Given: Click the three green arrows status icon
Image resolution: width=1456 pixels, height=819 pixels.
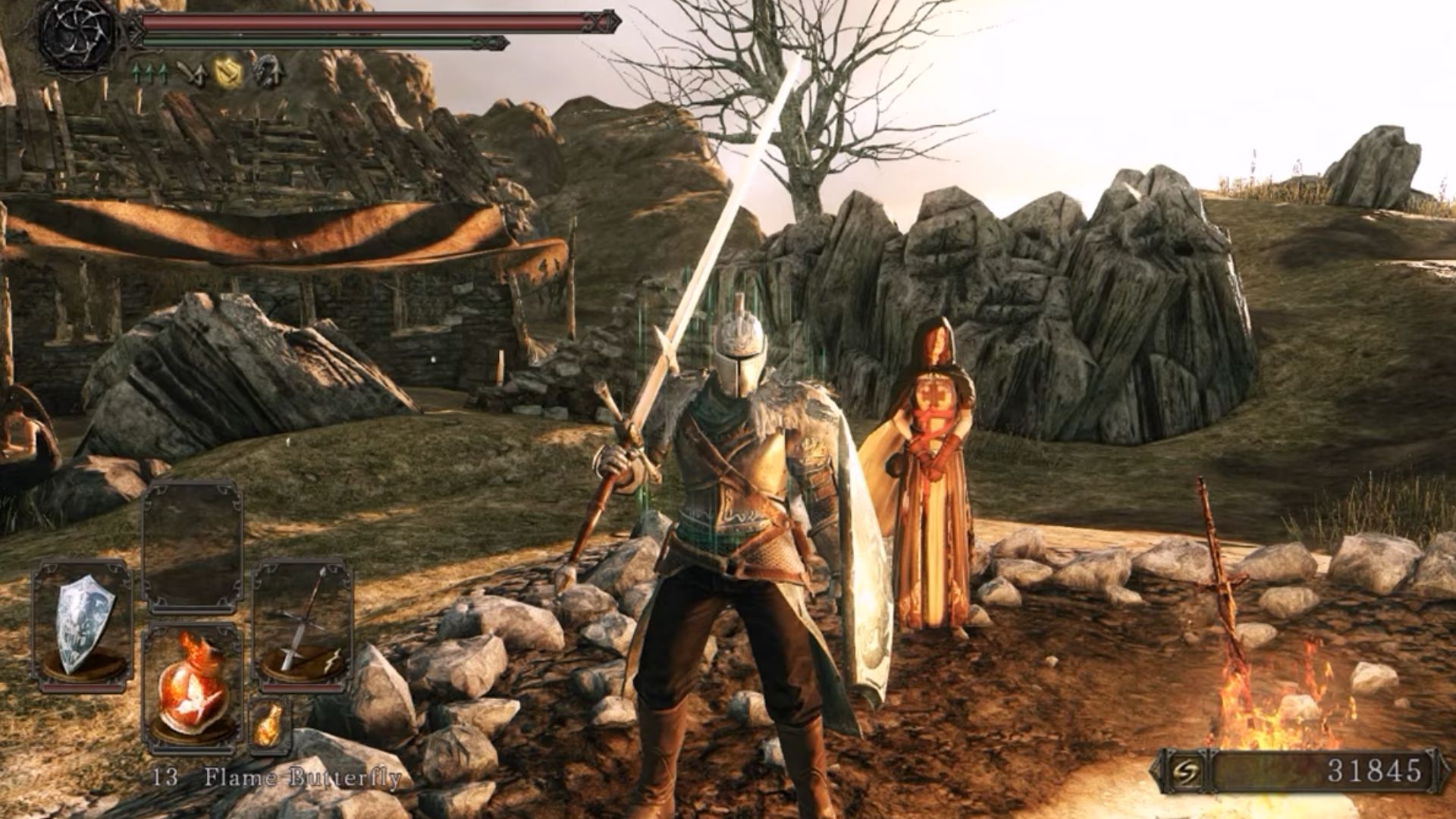Looking at the screenshot, I should click(x=149, y=73).
